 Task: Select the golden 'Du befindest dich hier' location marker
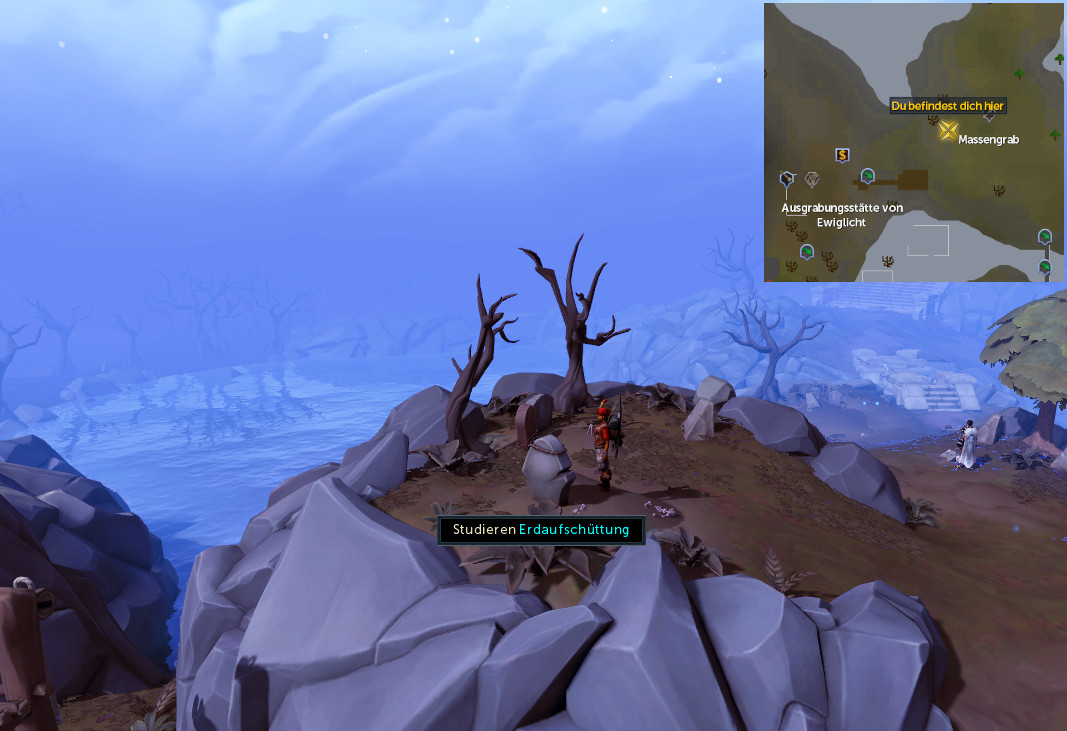point(948,130)
